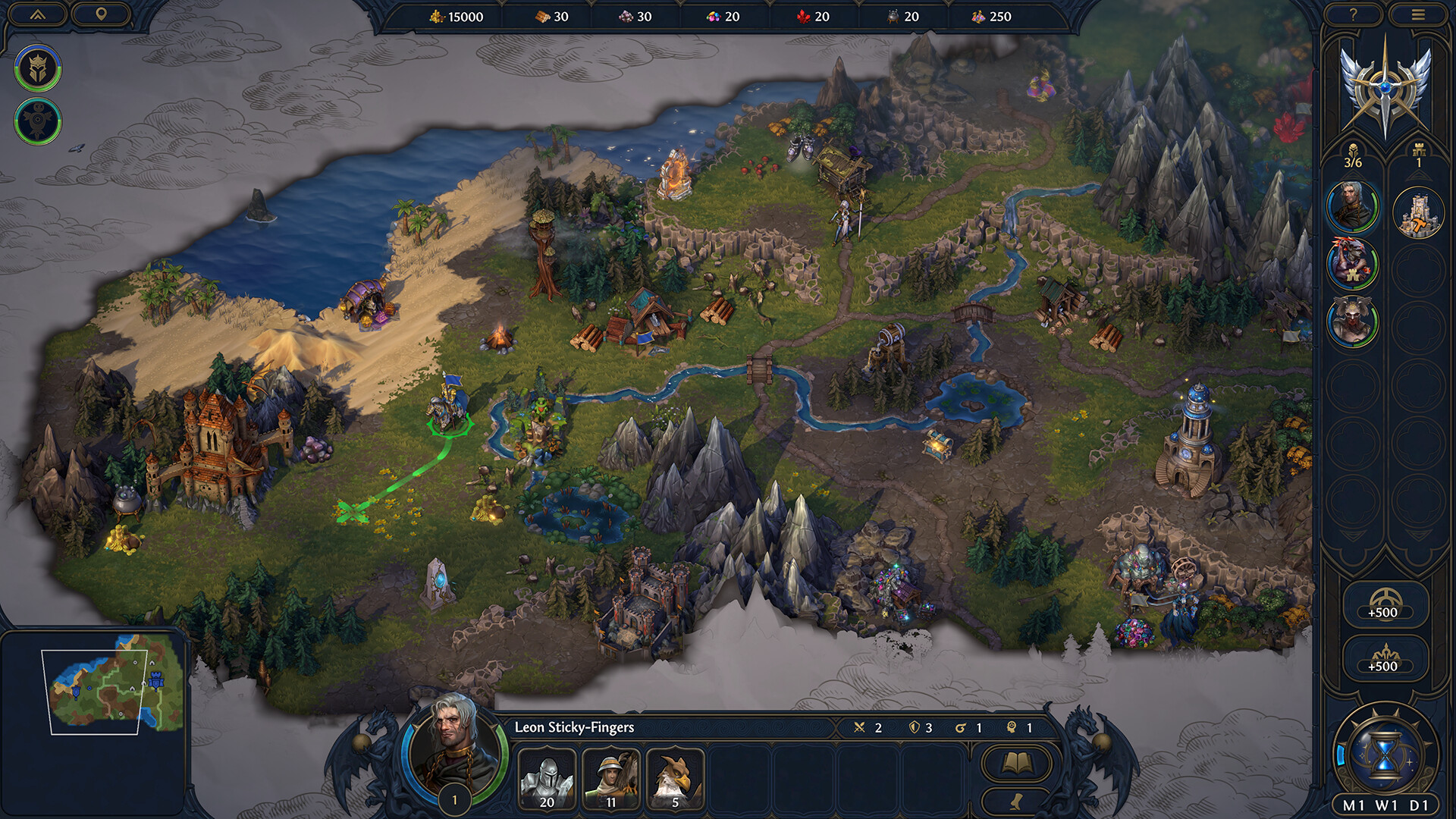Select the dark shield circular icon
This screenshot has height=819, width=1456.
point(37,121)
